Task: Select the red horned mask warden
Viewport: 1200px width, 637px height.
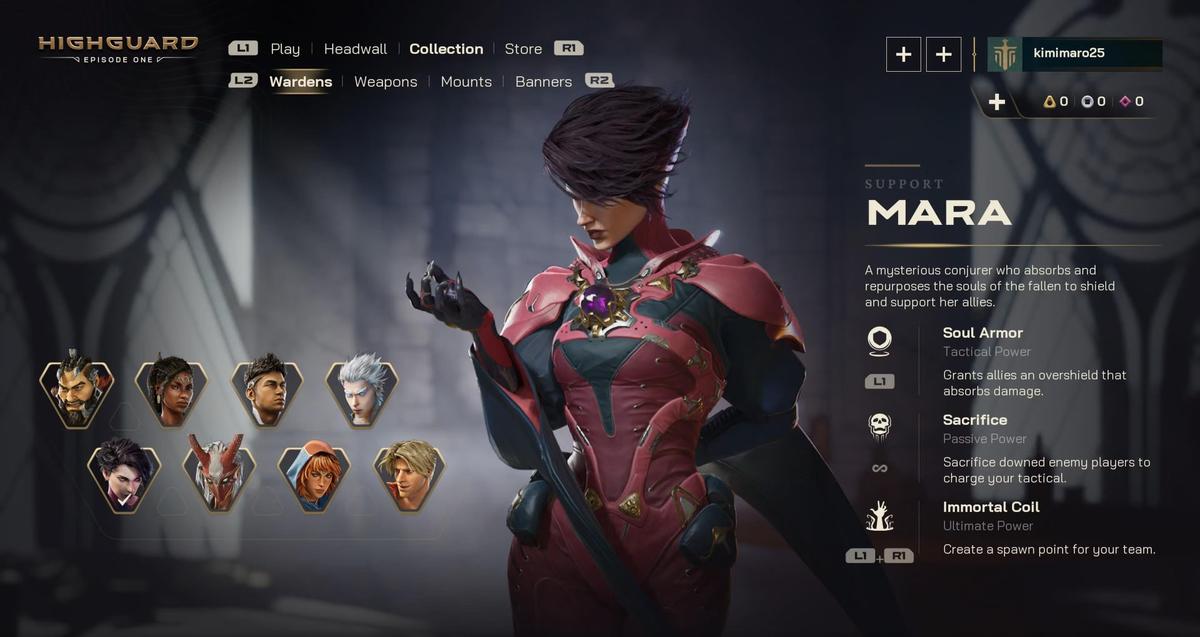Action: click(219, 476)
